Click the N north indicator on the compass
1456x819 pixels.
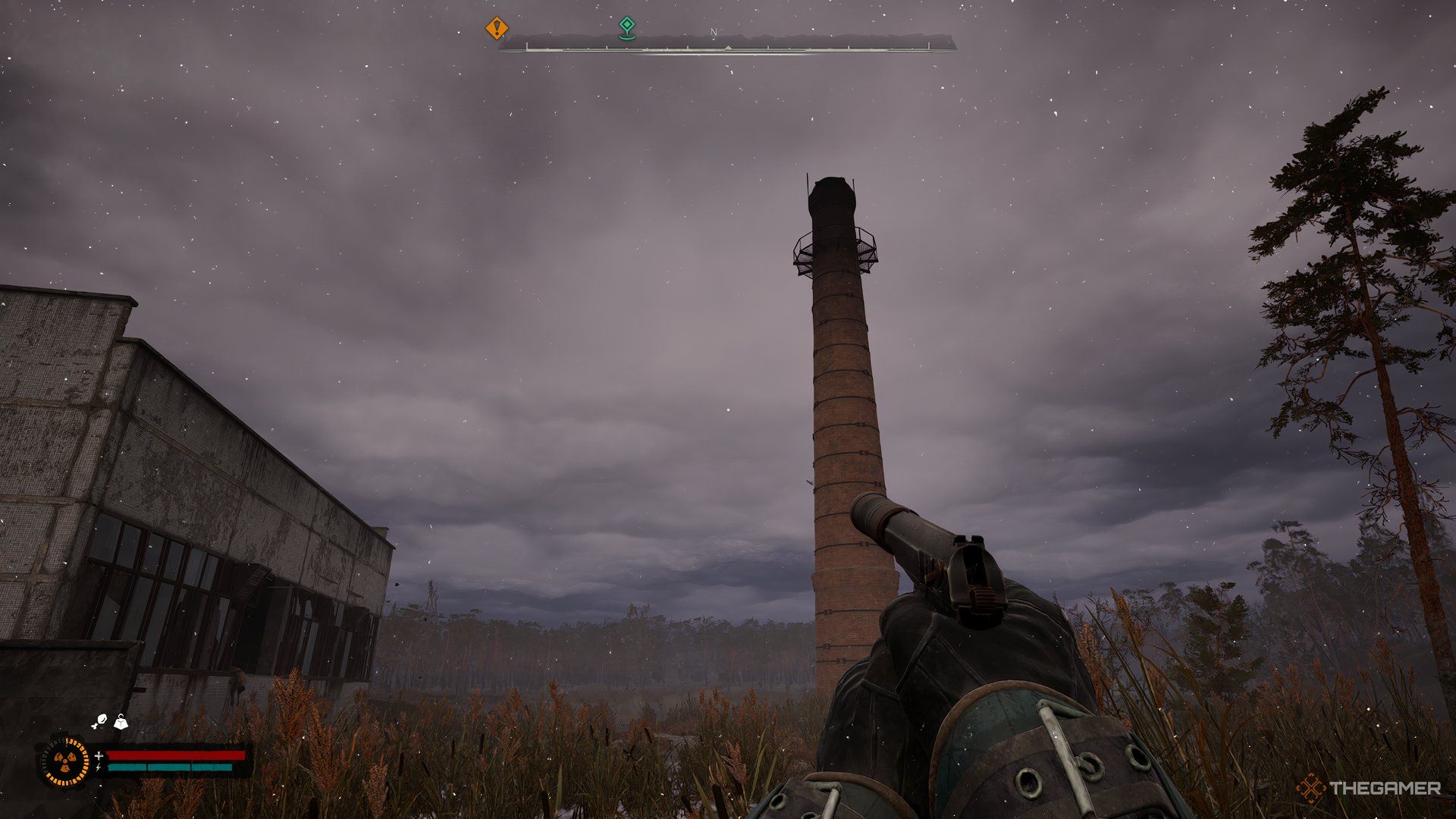[713, 32]
